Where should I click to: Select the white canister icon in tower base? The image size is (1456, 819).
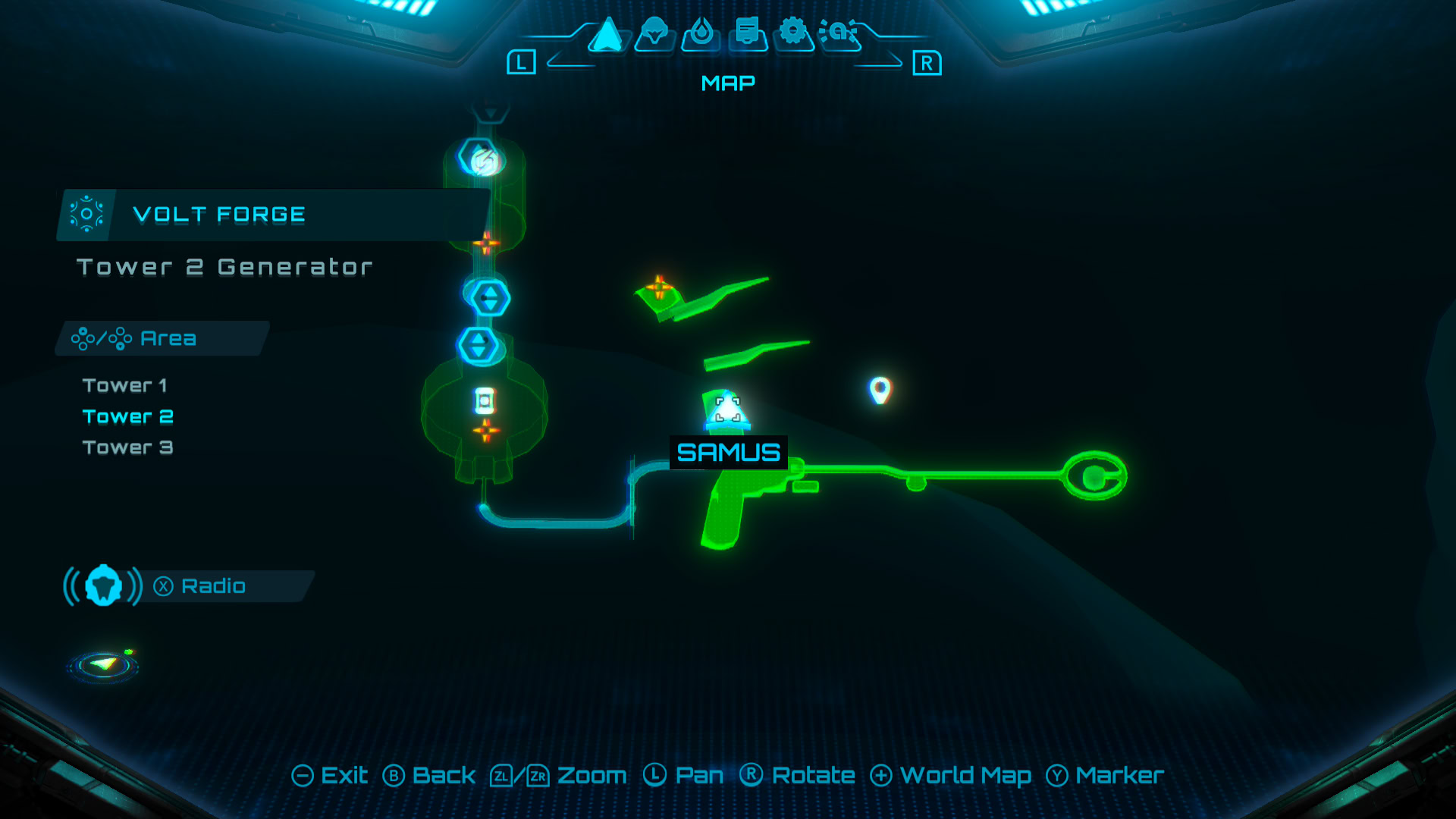tap(485, 400)
